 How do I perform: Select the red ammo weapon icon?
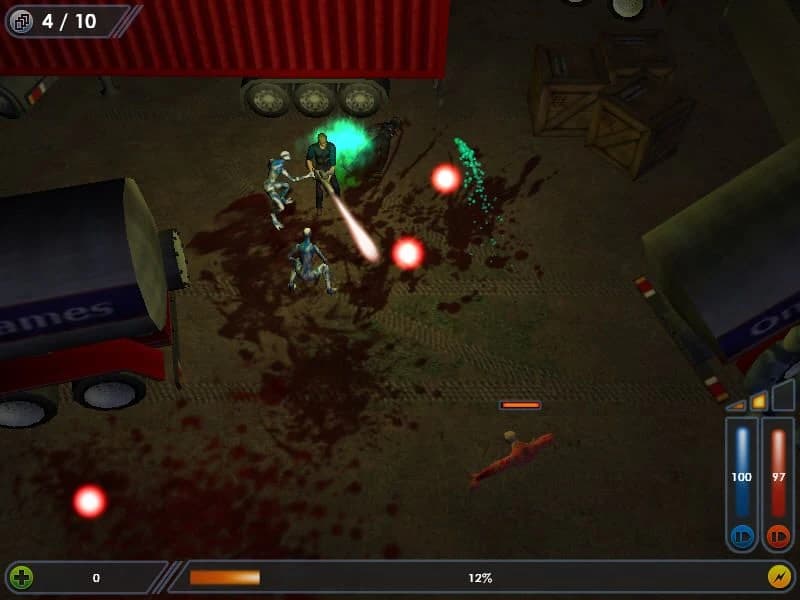click(778, 535)
